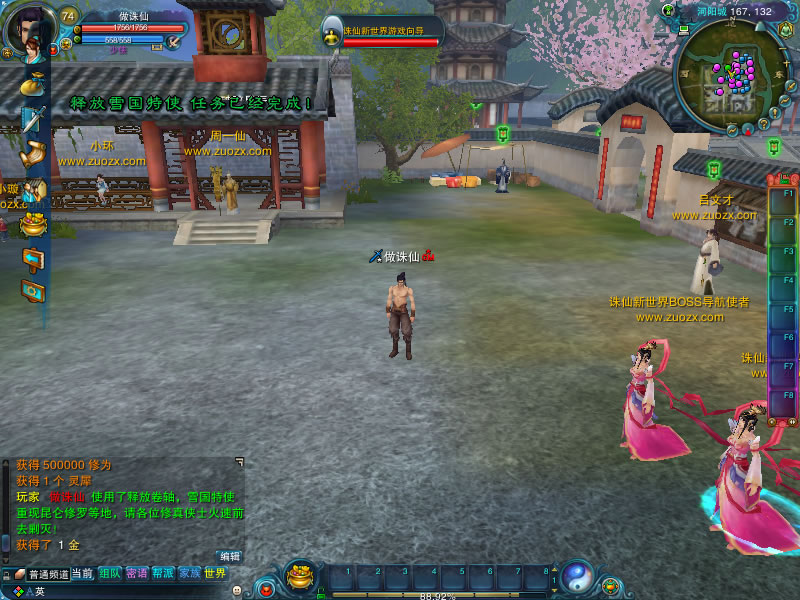Click the golden treasure pot beside the hotbar
Image resolution: width=800 pixels, height=600 pixels.
pos(300,575)
